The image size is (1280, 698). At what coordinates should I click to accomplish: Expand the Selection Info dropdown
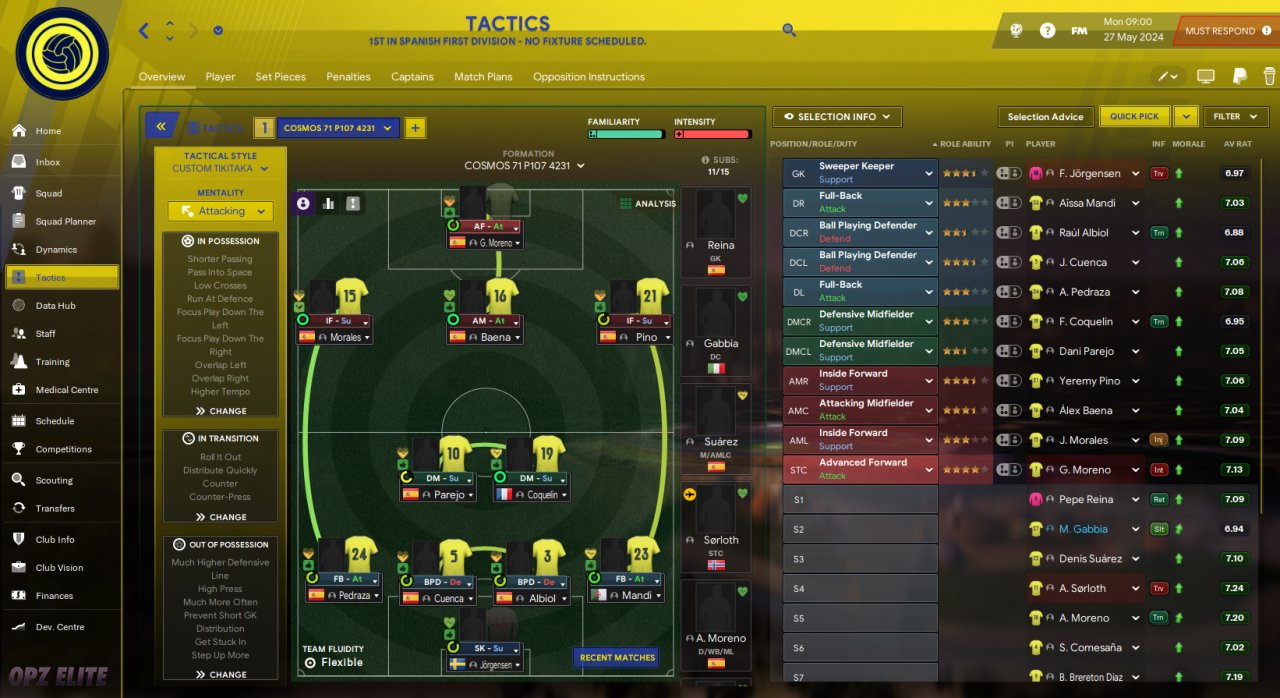(x=837, y=117)
